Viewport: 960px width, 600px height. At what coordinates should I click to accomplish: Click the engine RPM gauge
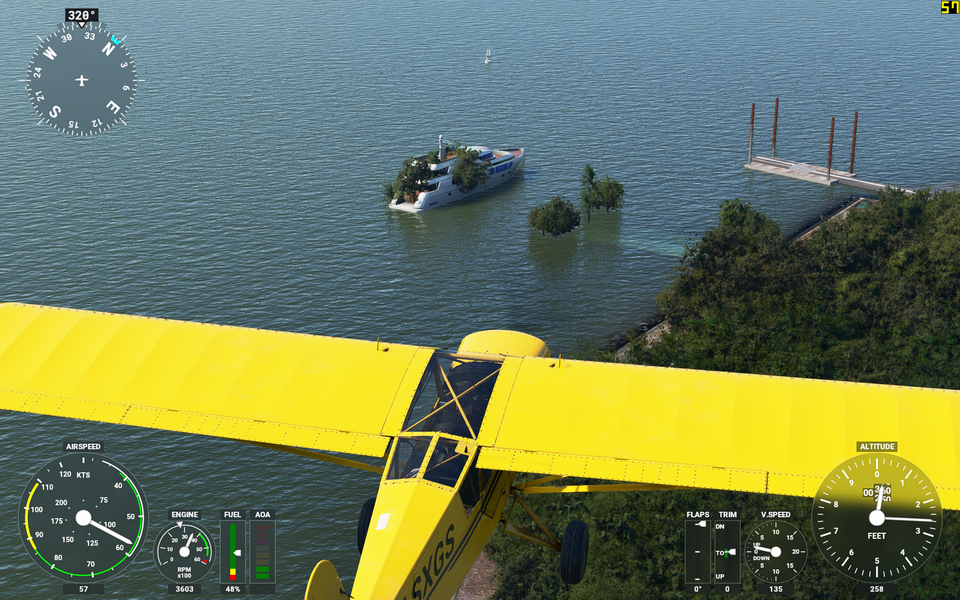pos(184,552)
